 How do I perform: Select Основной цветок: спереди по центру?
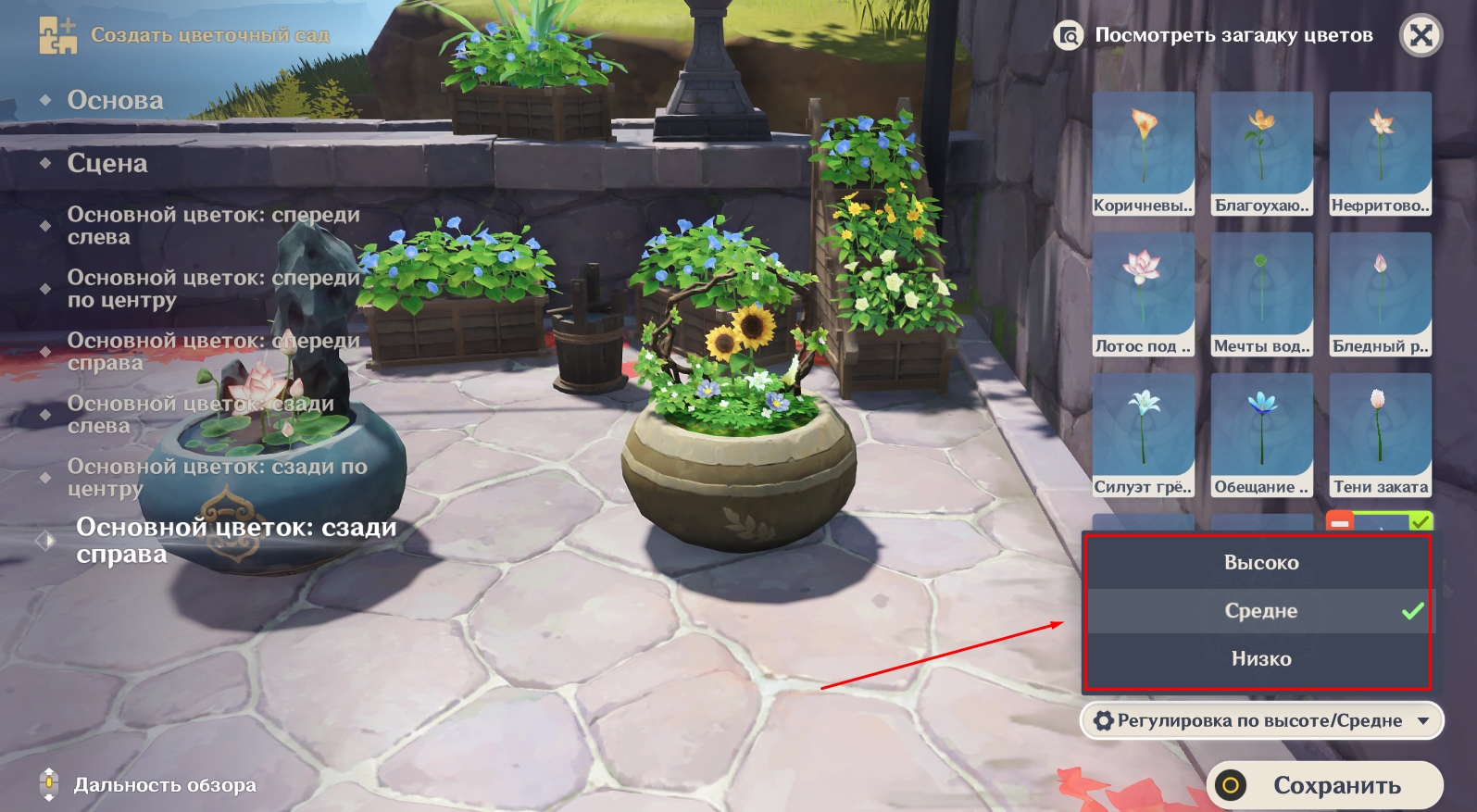point(213,289)
